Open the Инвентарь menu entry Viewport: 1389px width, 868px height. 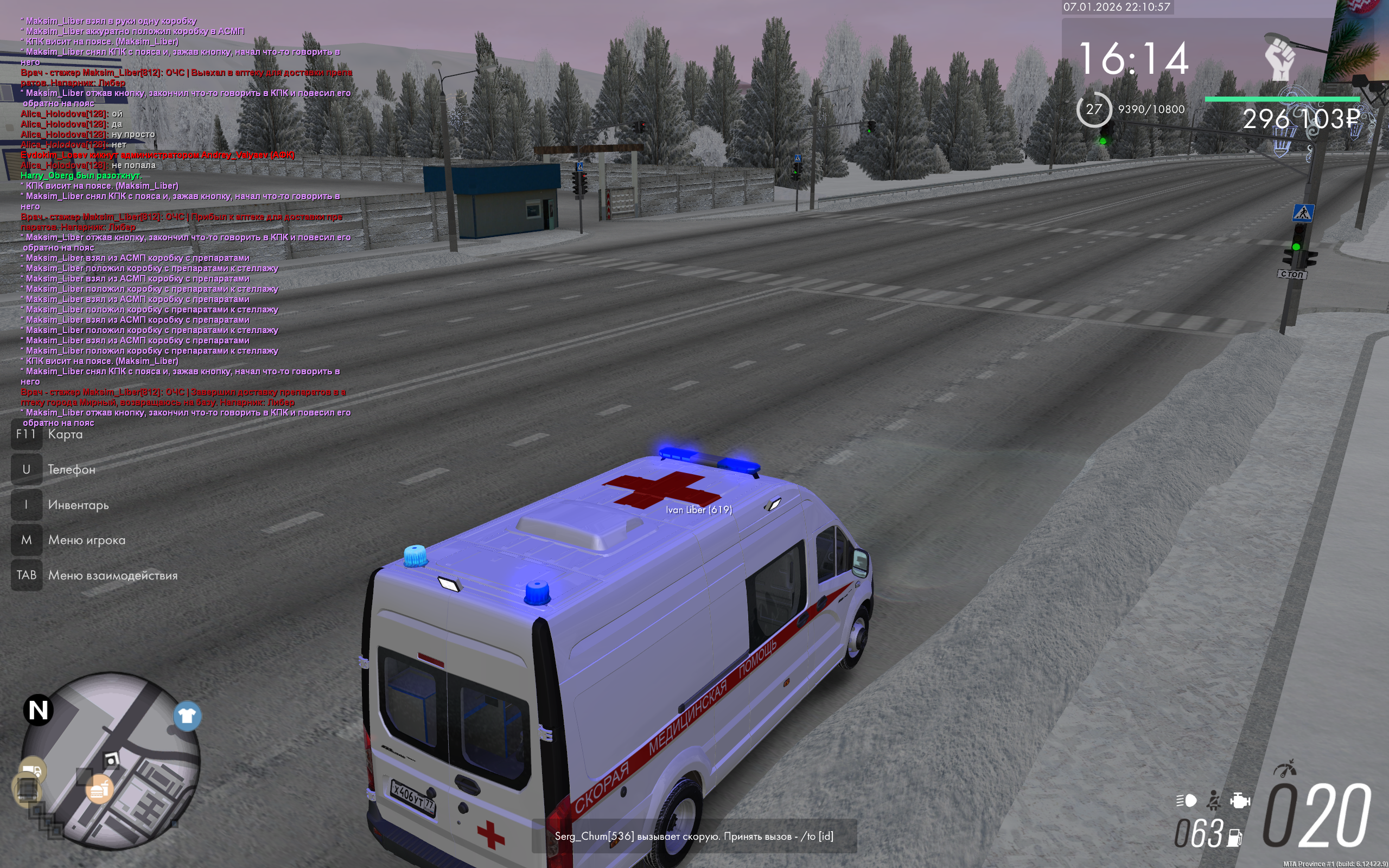click(x=78, y=505)
